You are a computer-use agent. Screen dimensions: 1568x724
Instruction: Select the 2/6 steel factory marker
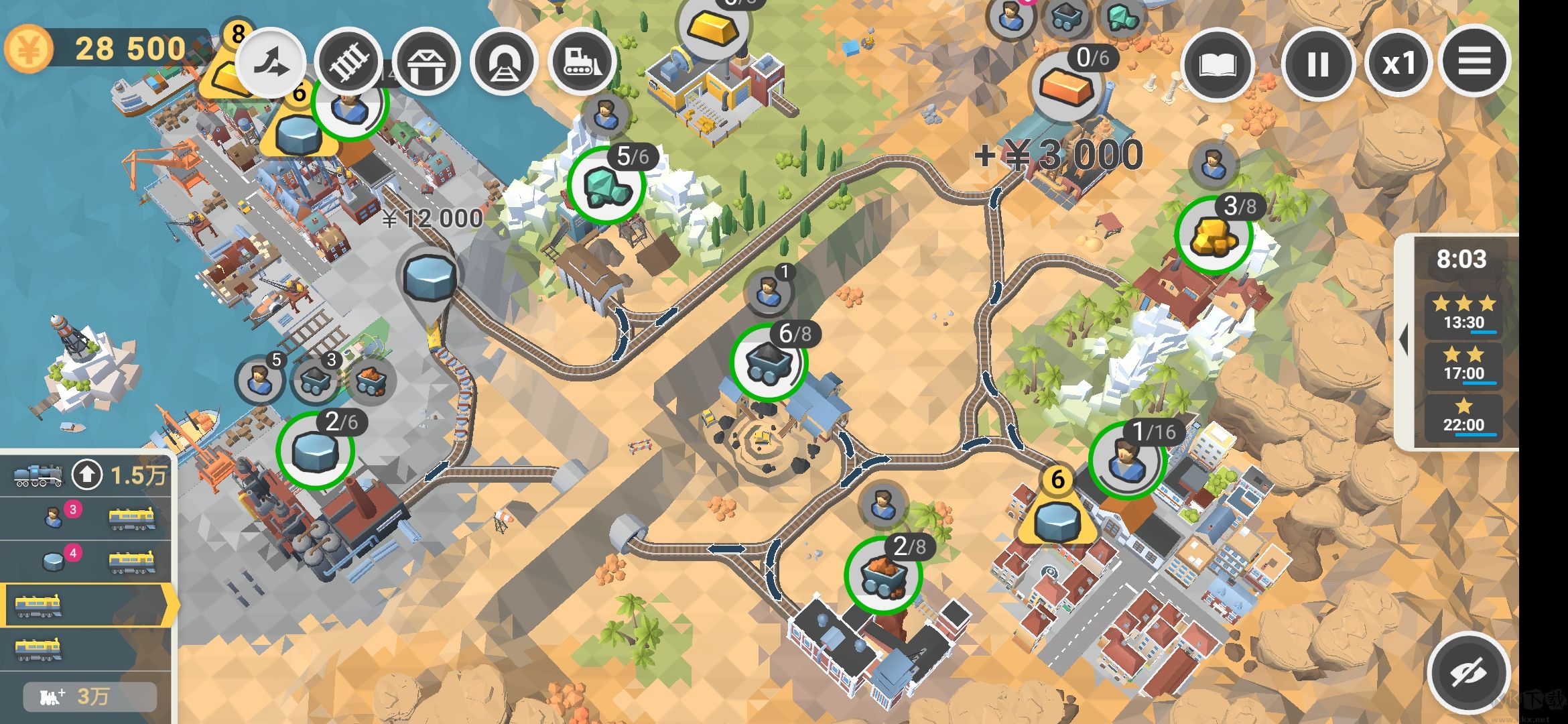[x=315, y=450]
